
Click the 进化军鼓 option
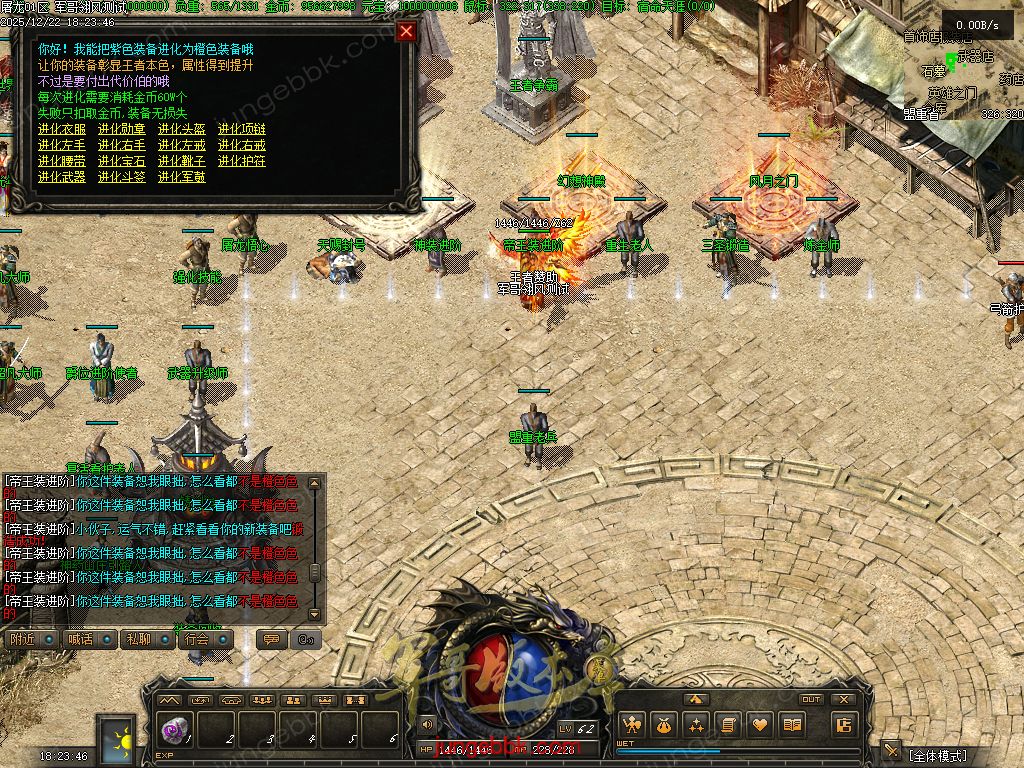(182, 177)
